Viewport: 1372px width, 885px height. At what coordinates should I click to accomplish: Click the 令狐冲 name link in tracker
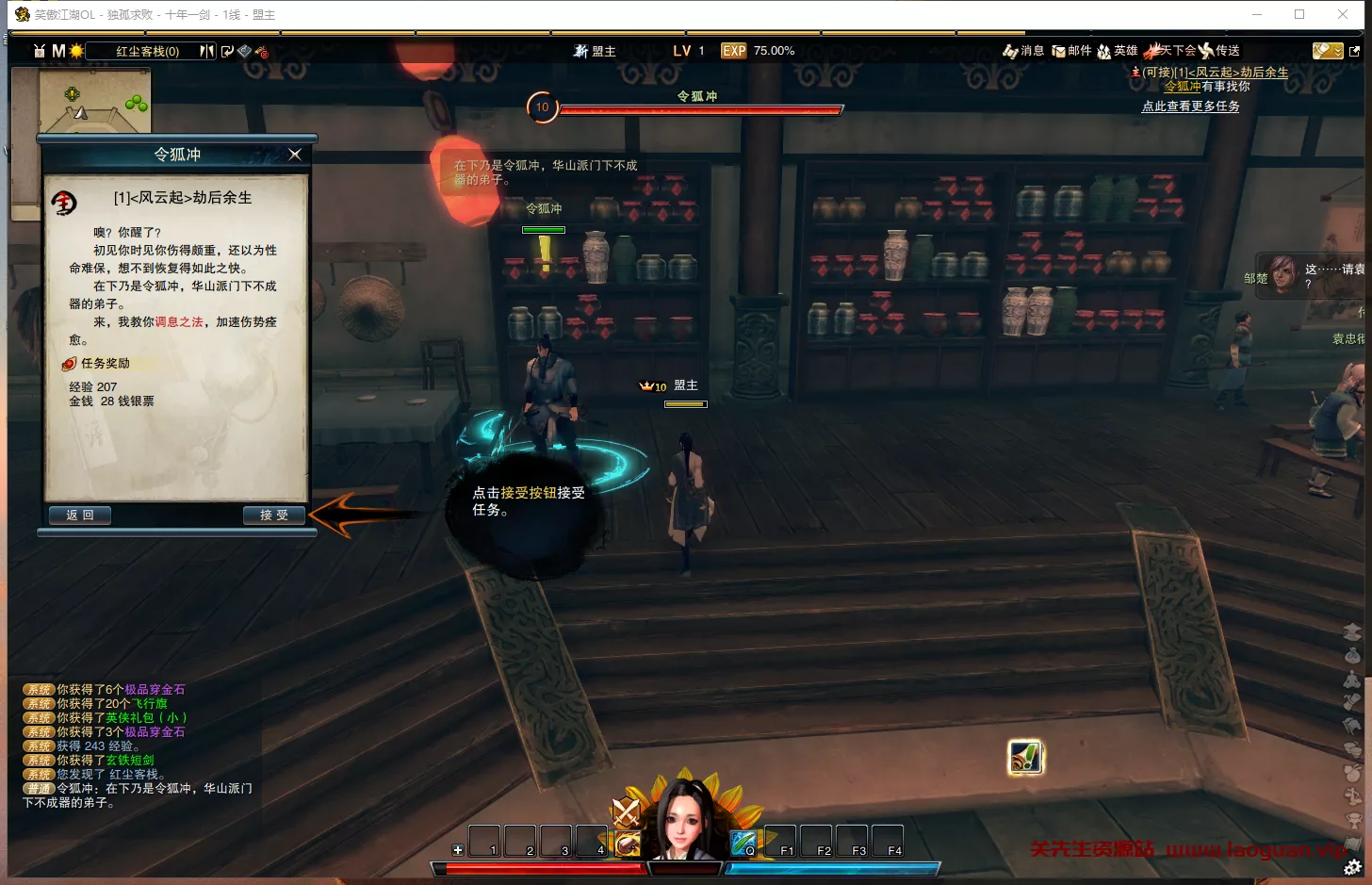pyautogui.click(x=1183, y=87)
